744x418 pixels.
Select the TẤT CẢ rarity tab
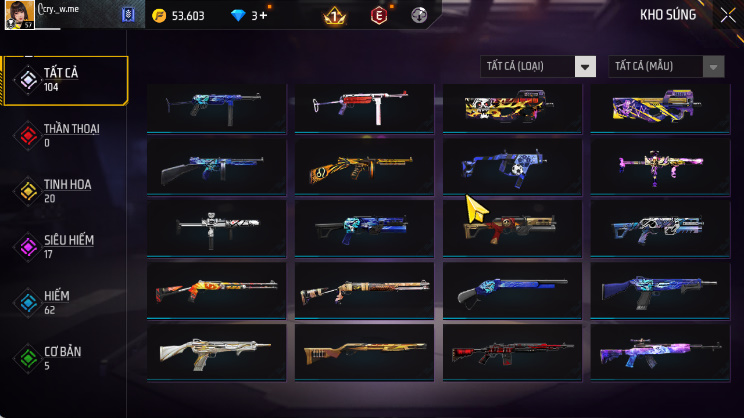(x=66, y=81)
